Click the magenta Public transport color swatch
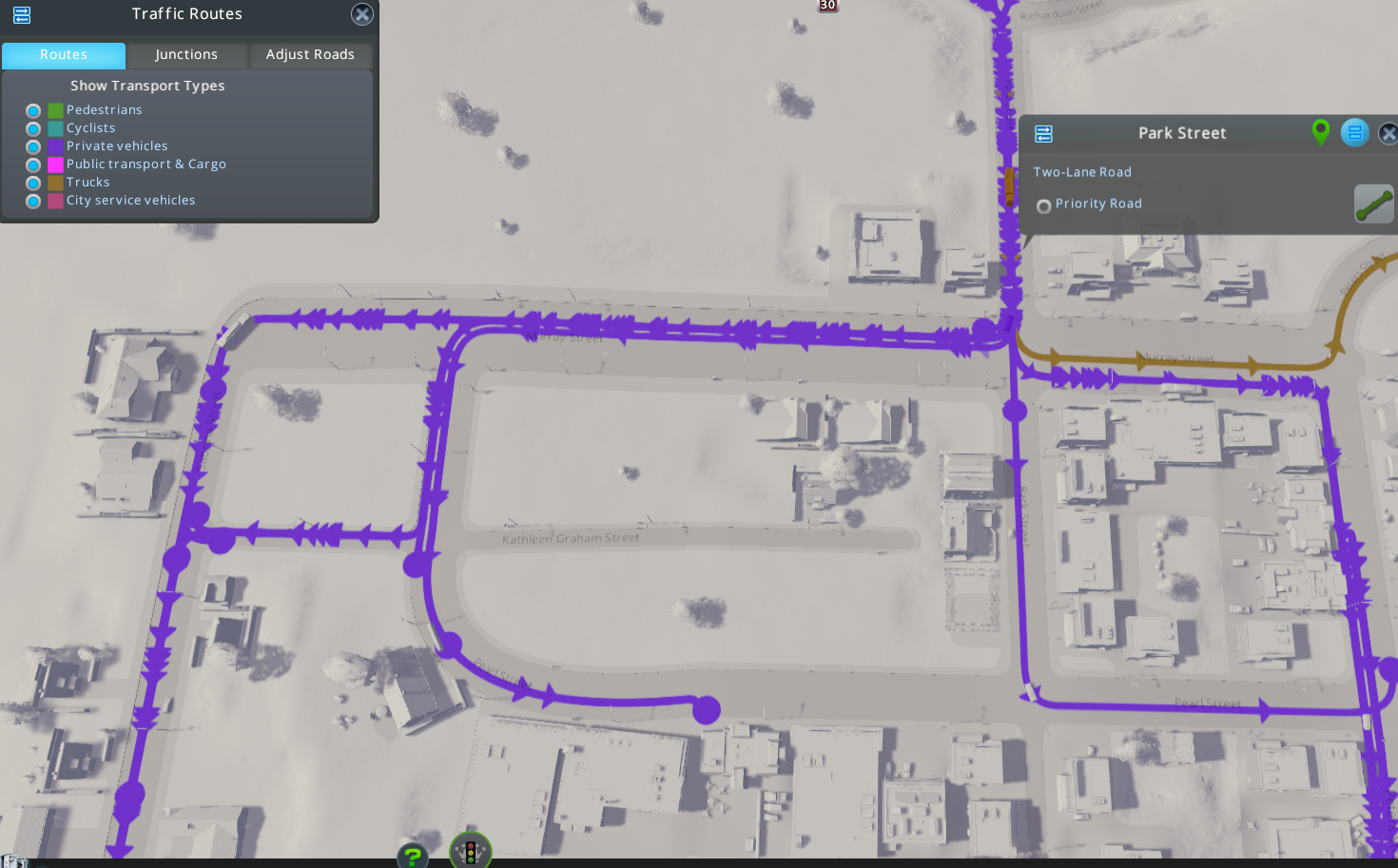The height and width of the screenshot is (868, 1398). click(54, 164)
